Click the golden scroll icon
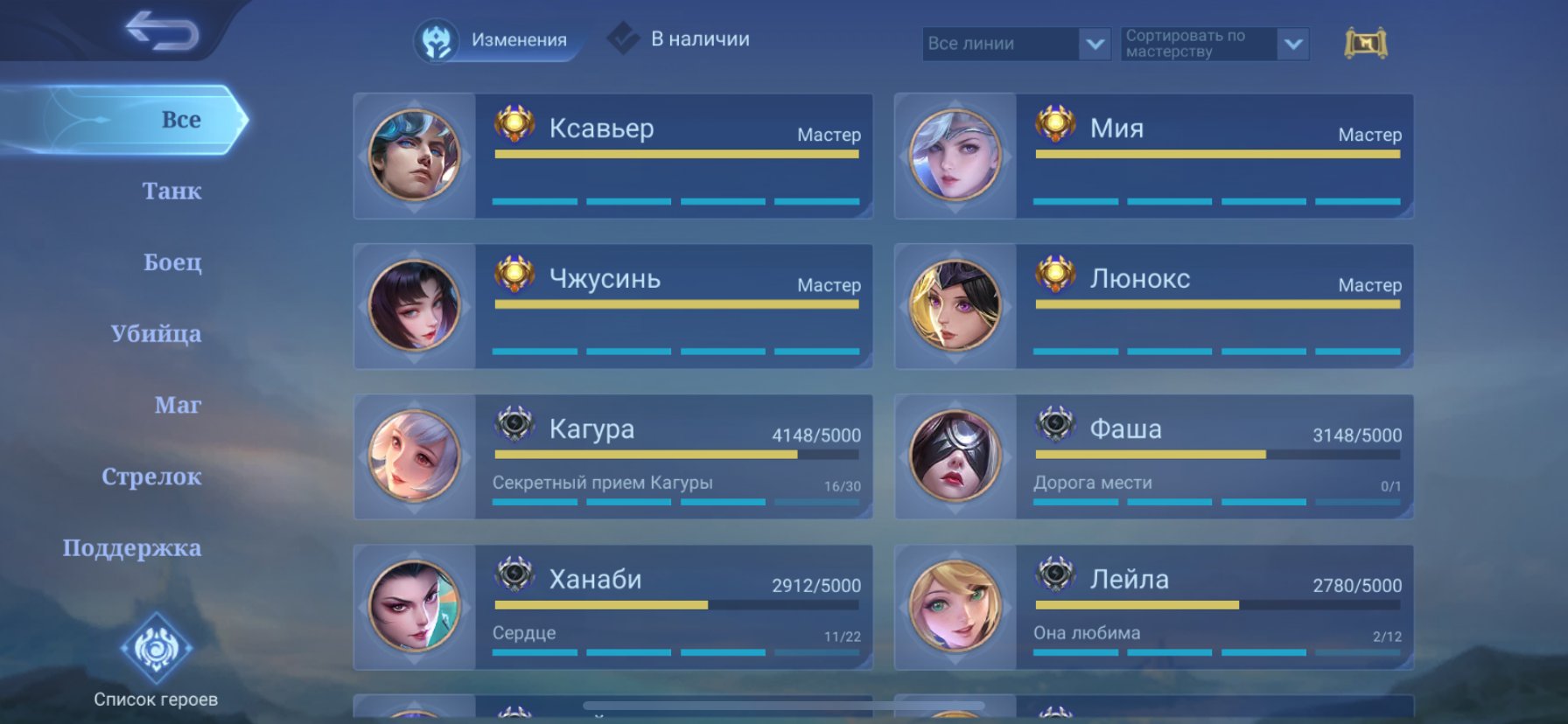The height and width of the screenshot is (724, 1568). pyautogui.click(x=1365, y=43)
